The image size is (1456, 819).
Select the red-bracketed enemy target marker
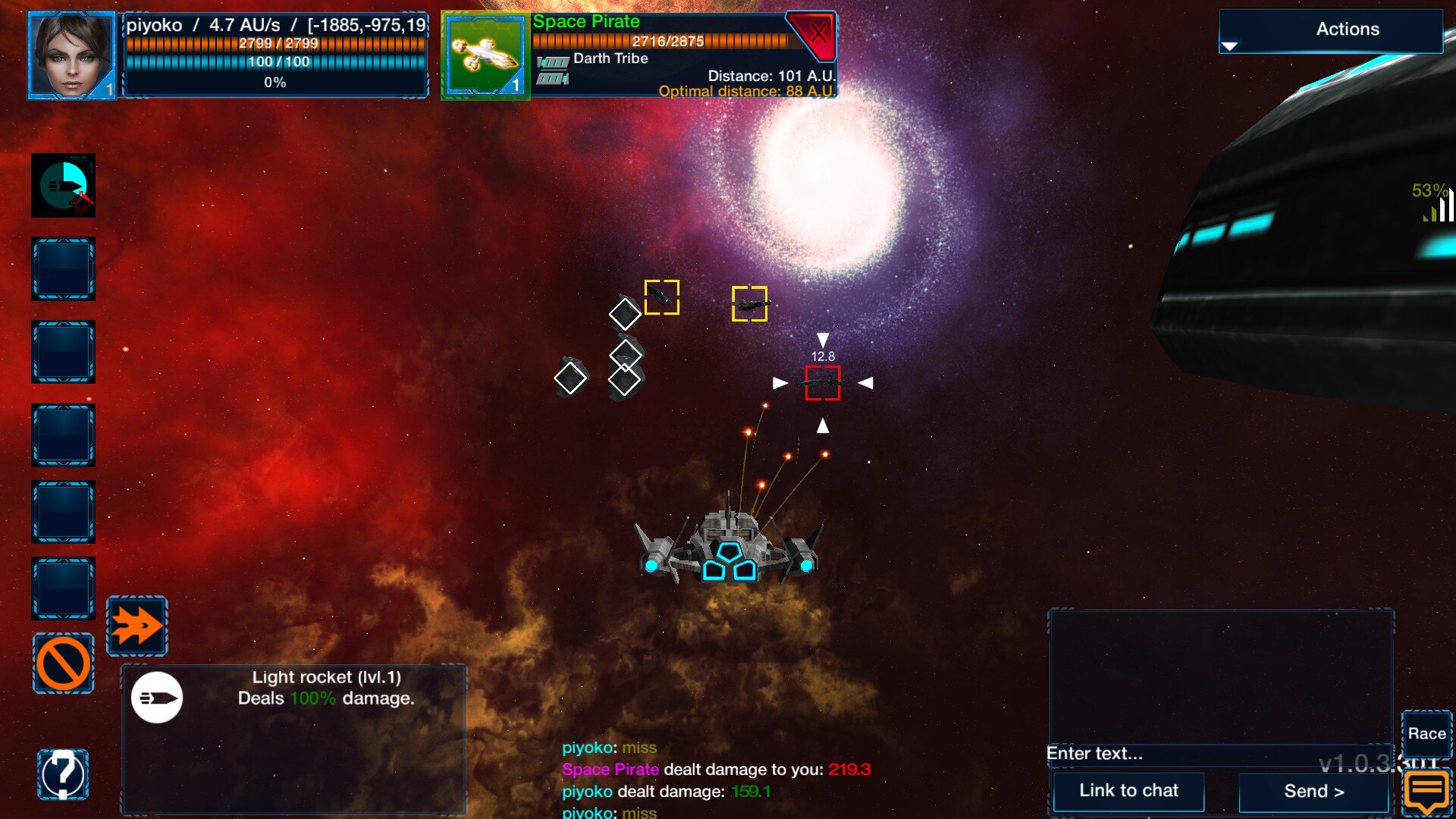click(x=822, y=383)
